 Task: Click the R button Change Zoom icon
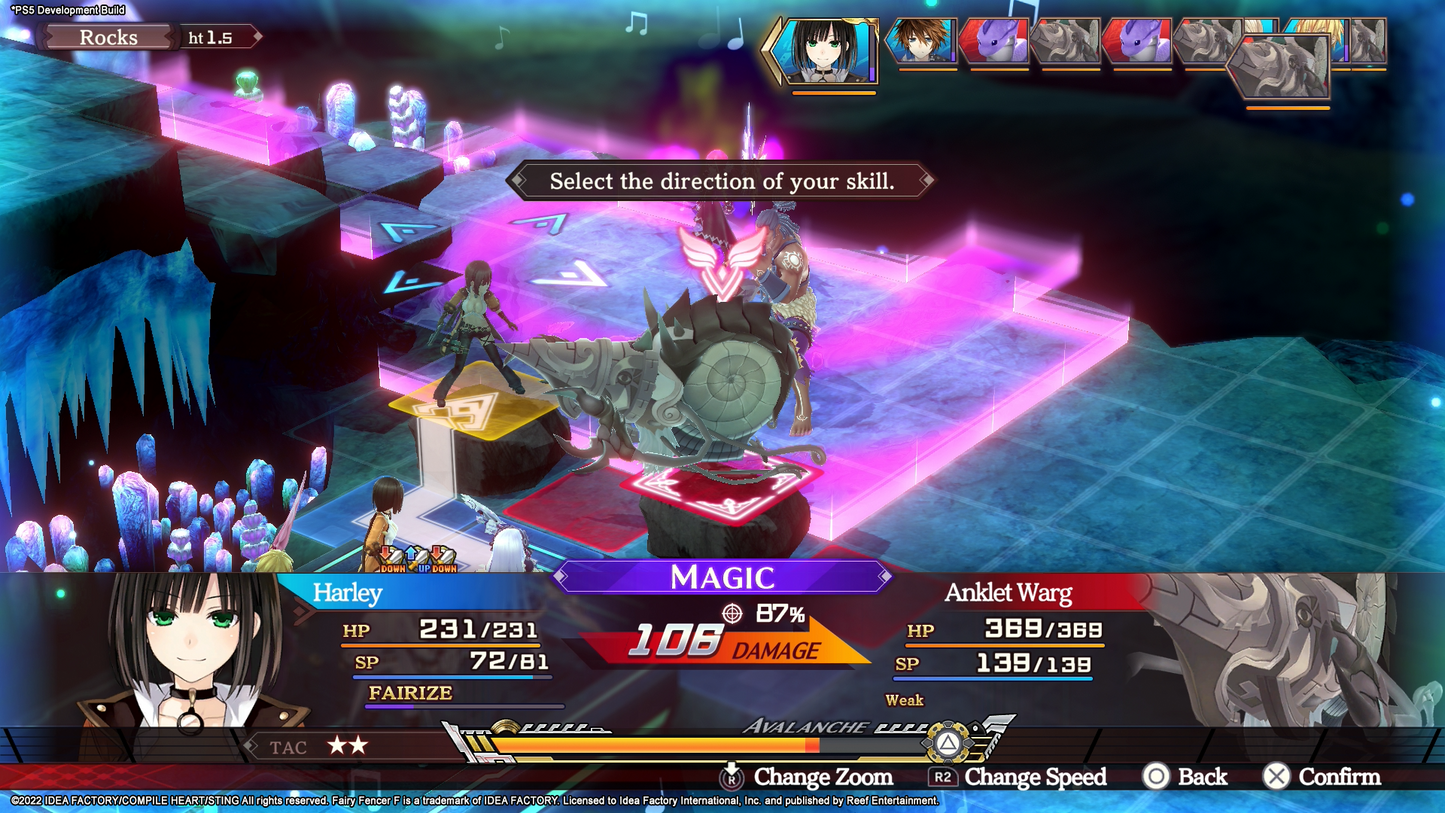732,777
